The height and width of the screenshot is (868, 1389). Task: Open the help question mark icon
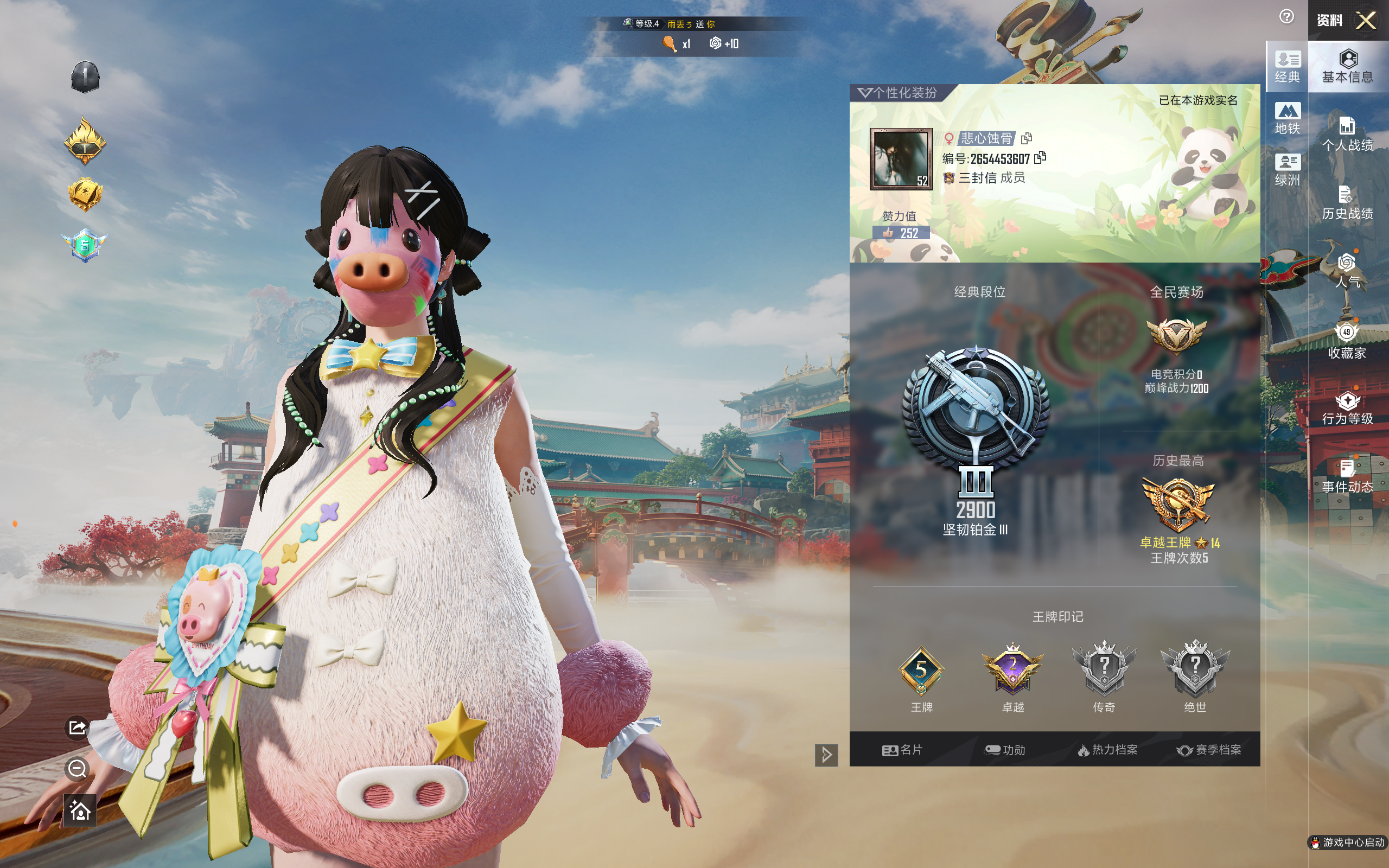pyautogui.click(x=1286, y=17)
